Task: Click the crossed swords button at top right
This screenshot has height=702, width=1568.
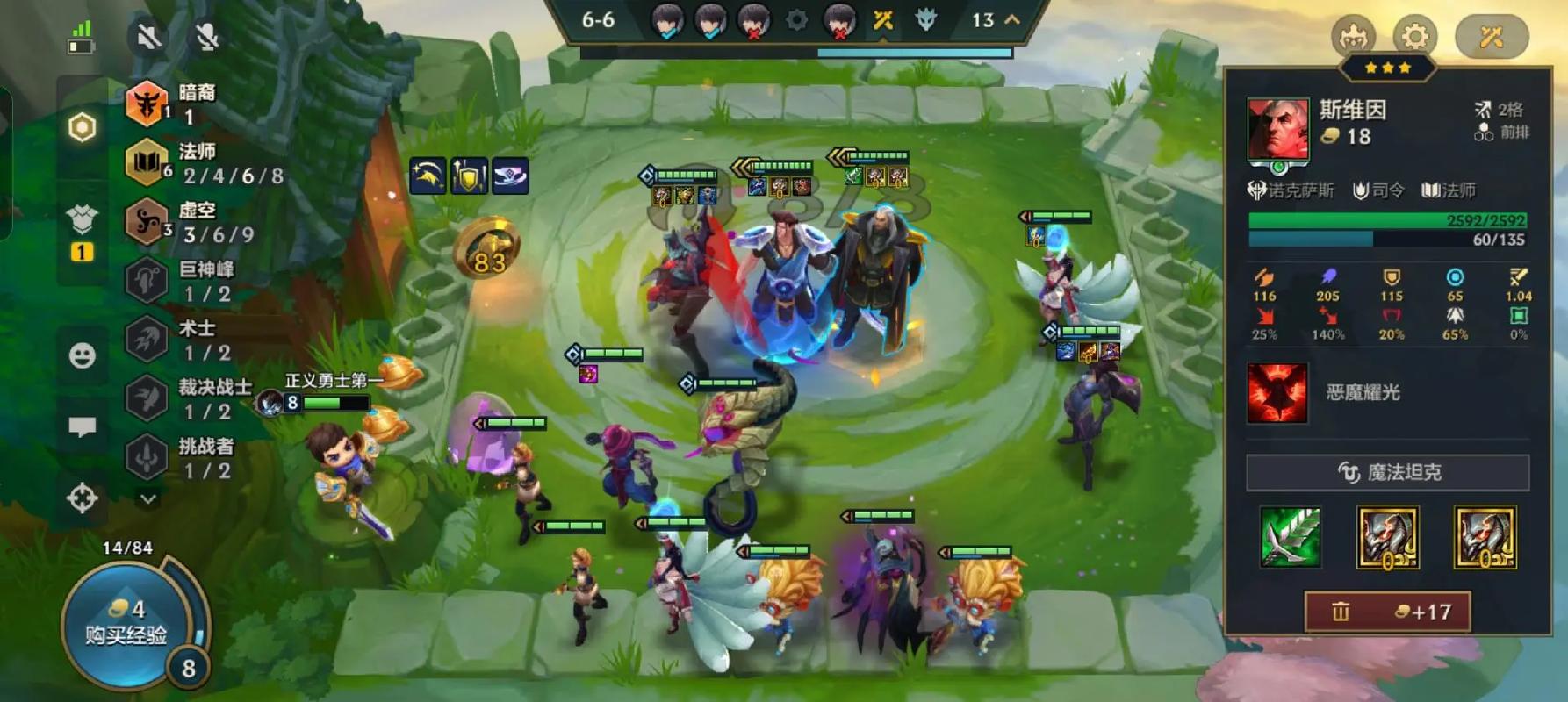Action: pyautogui.click(x=1492, y=37)
